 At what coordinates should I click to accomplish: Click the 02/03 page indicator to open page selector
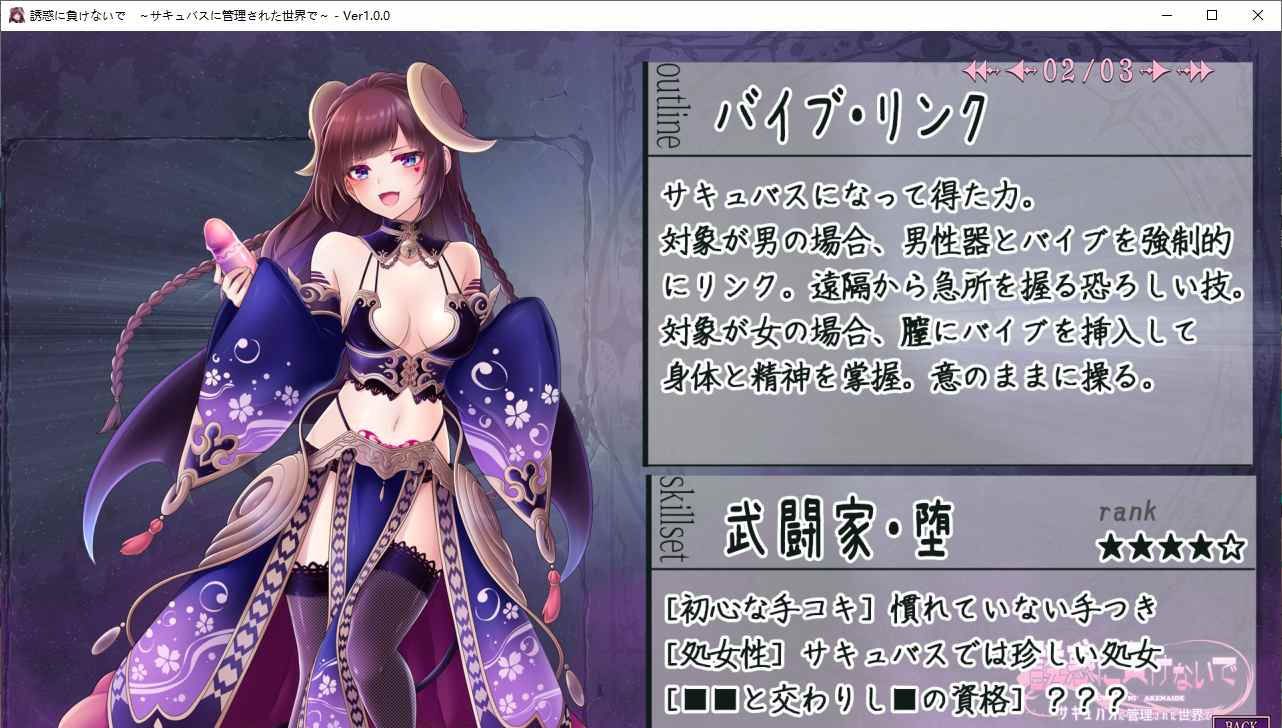pos(1085,70)
